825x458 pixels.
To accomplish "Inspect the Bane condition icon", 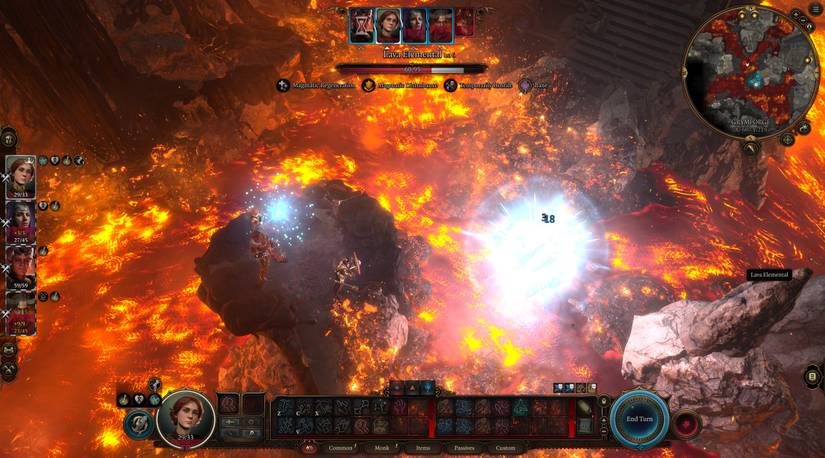I will pyautogui.click(x=529, y=86).
